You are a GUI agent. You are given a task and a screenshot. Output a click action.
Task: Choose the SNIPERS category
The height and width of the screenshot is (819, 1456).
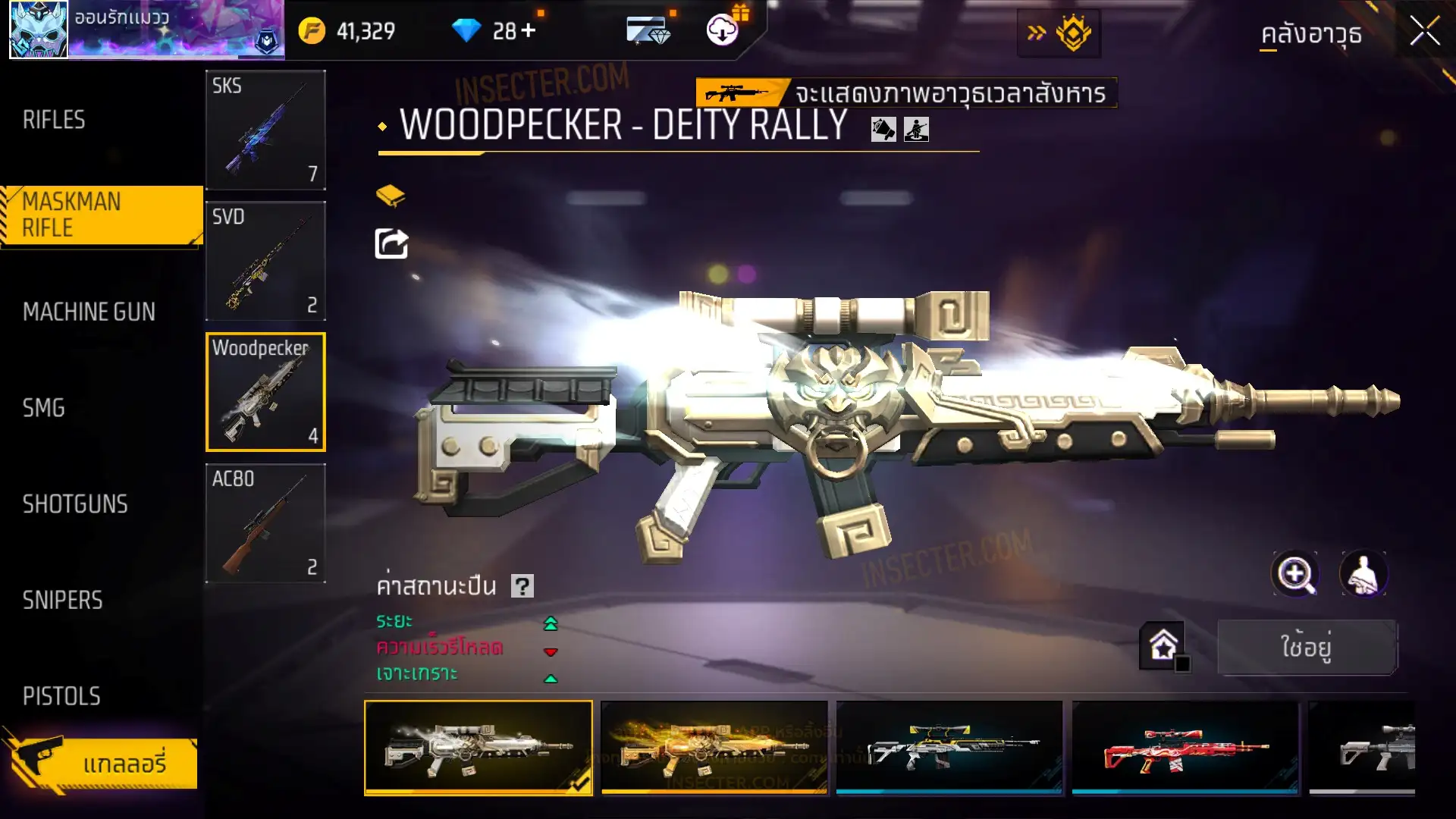coord(62,601)
